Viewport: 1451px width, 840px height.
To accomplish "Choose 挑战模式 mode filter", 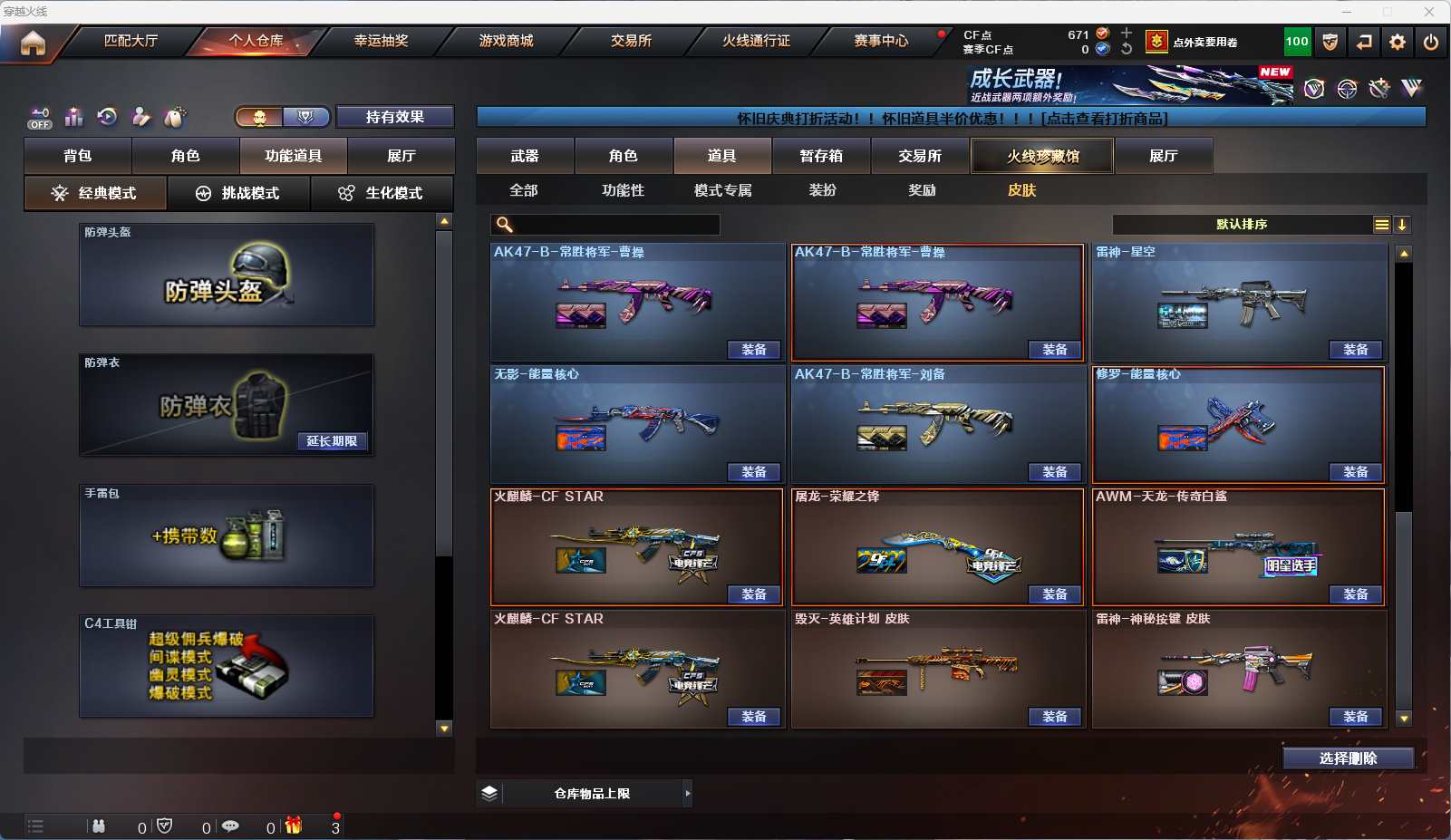I will 238,193.
